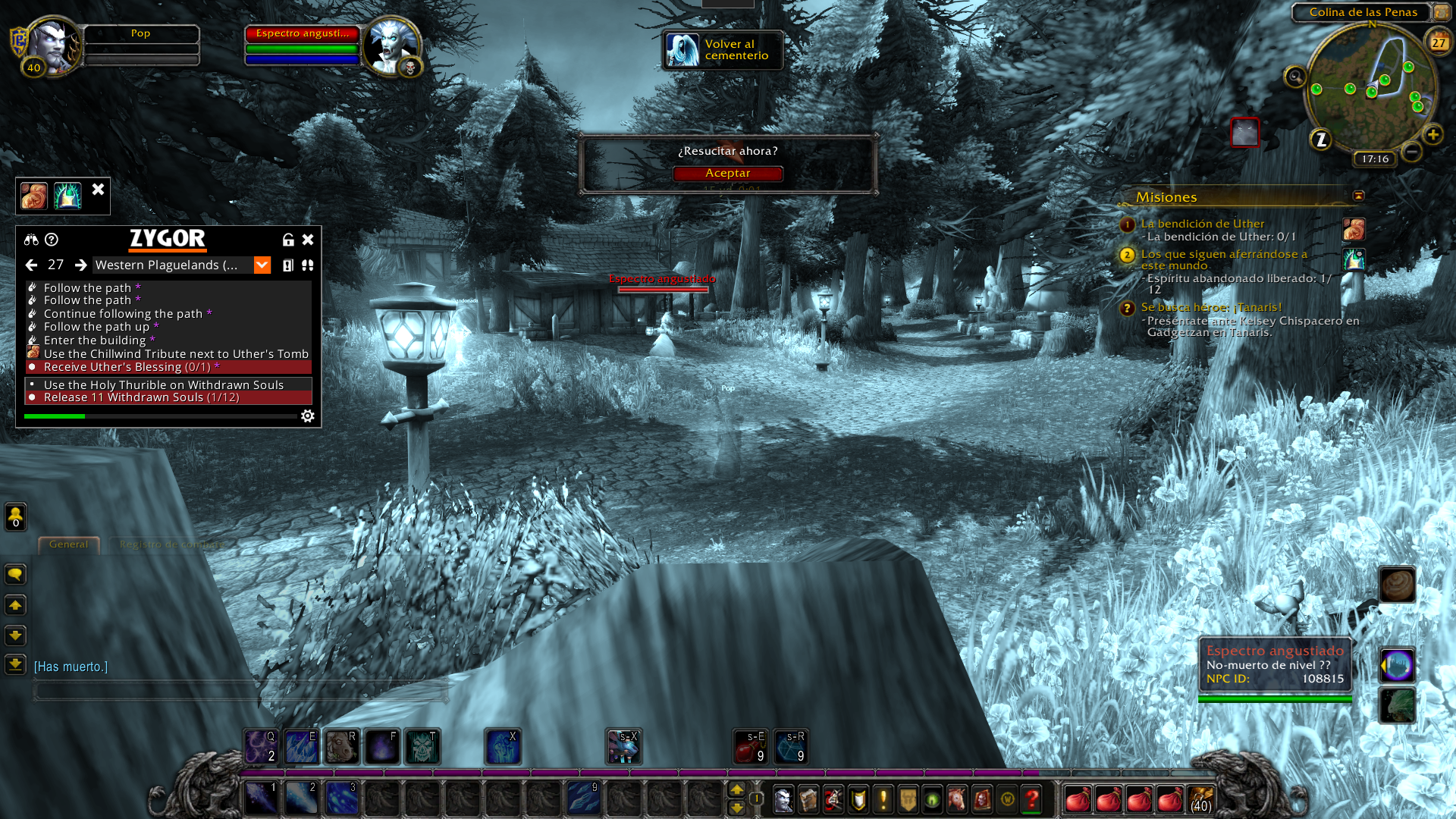Viewport: 1456px width, 819px height.
Task: Zoom in on the minimap
Action: tap(1432, 135)
